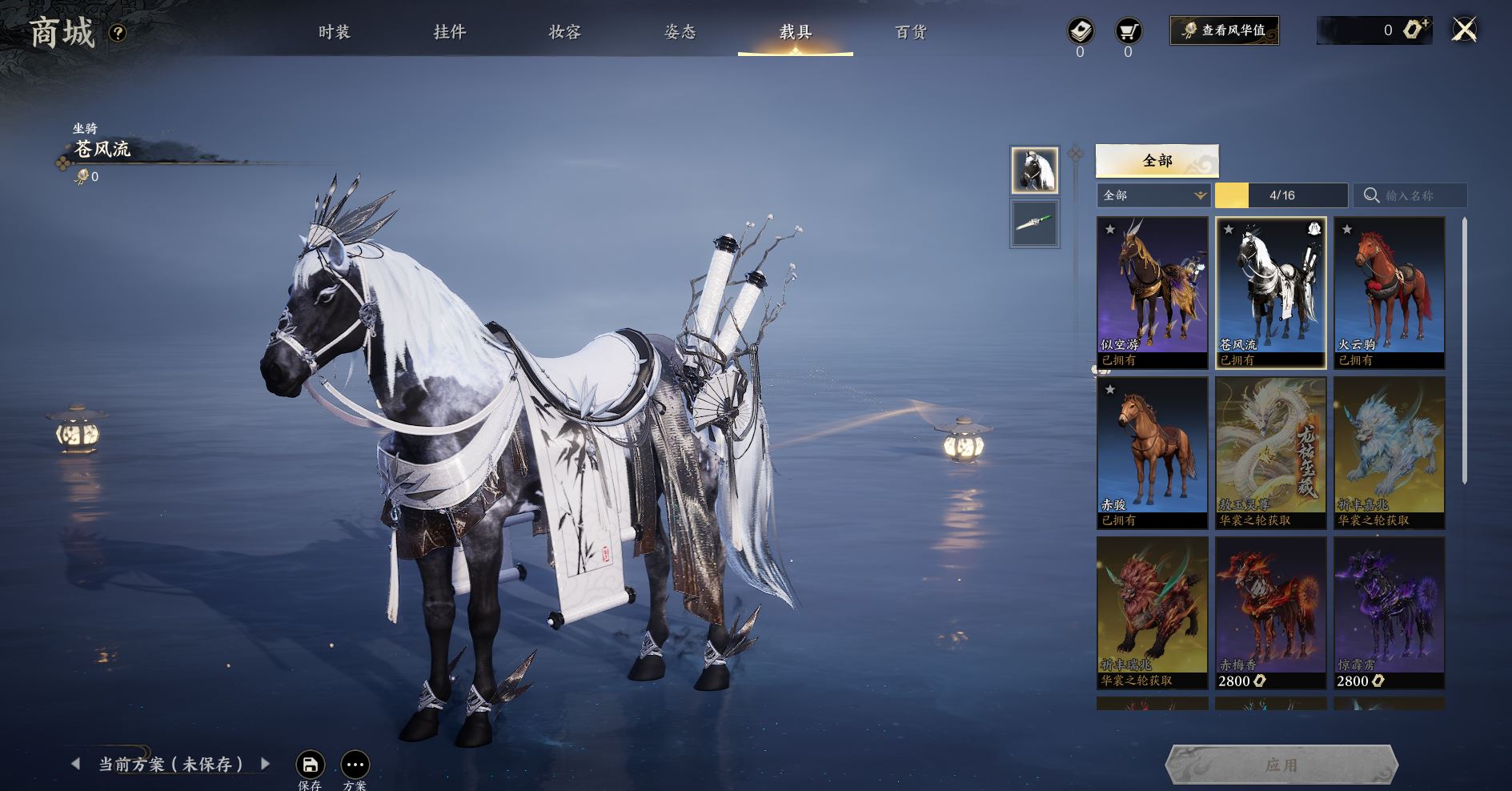
Task: Close the shop with the X button
Action: point(1464,30)
